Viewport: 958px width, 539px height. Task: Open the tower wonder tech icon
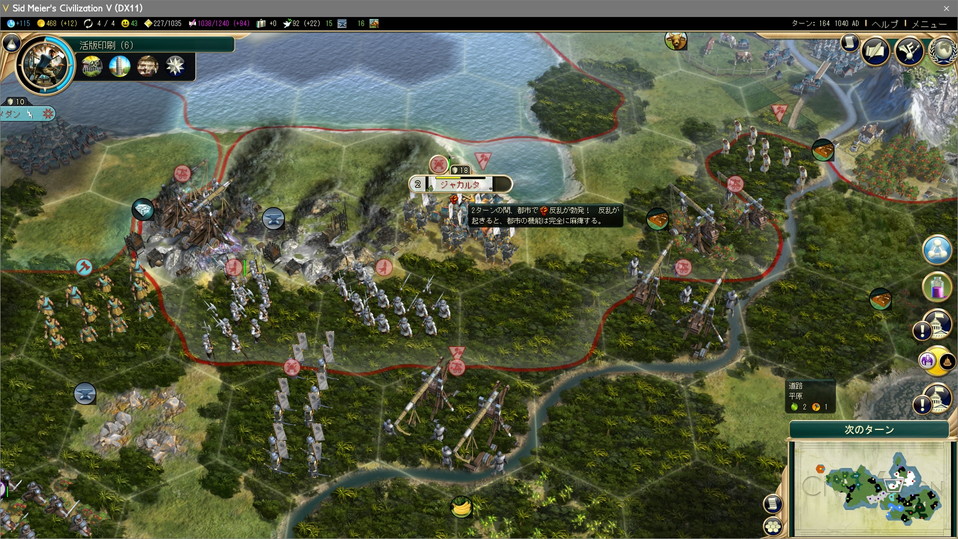(120, 66)
